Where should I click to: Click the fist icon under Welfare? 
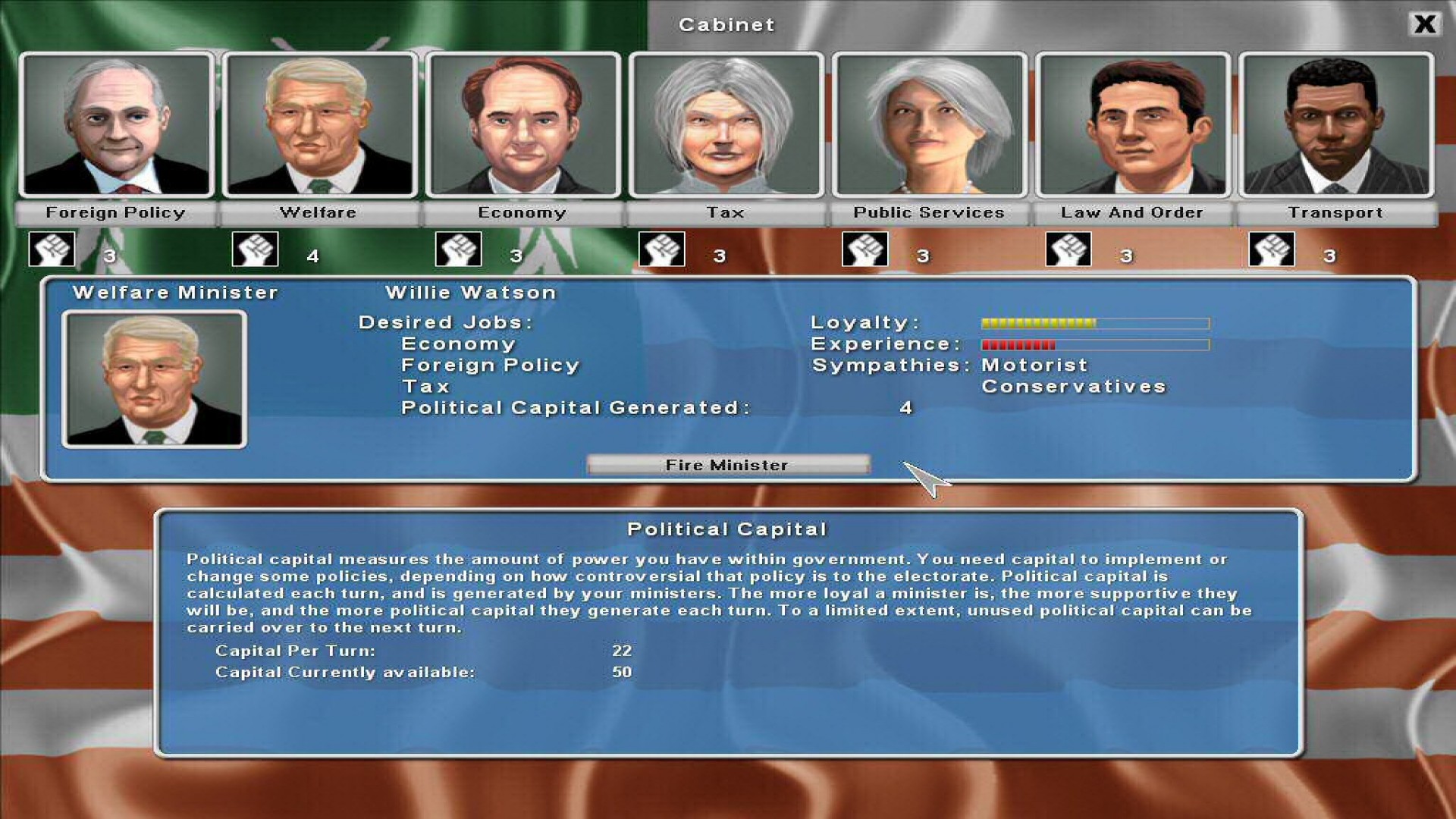(254, 248)
